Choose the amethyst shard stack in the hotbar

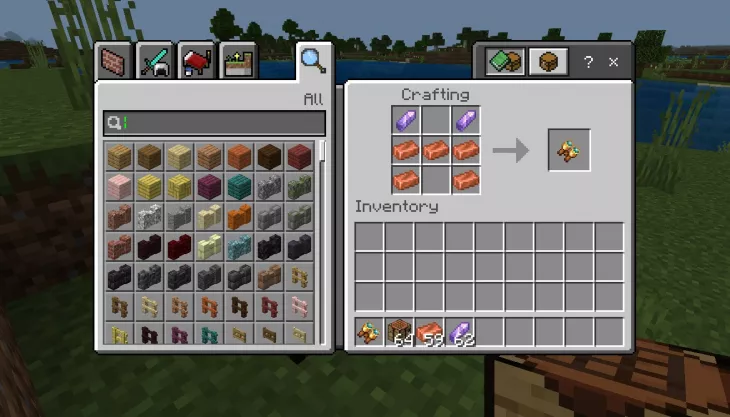460,331
